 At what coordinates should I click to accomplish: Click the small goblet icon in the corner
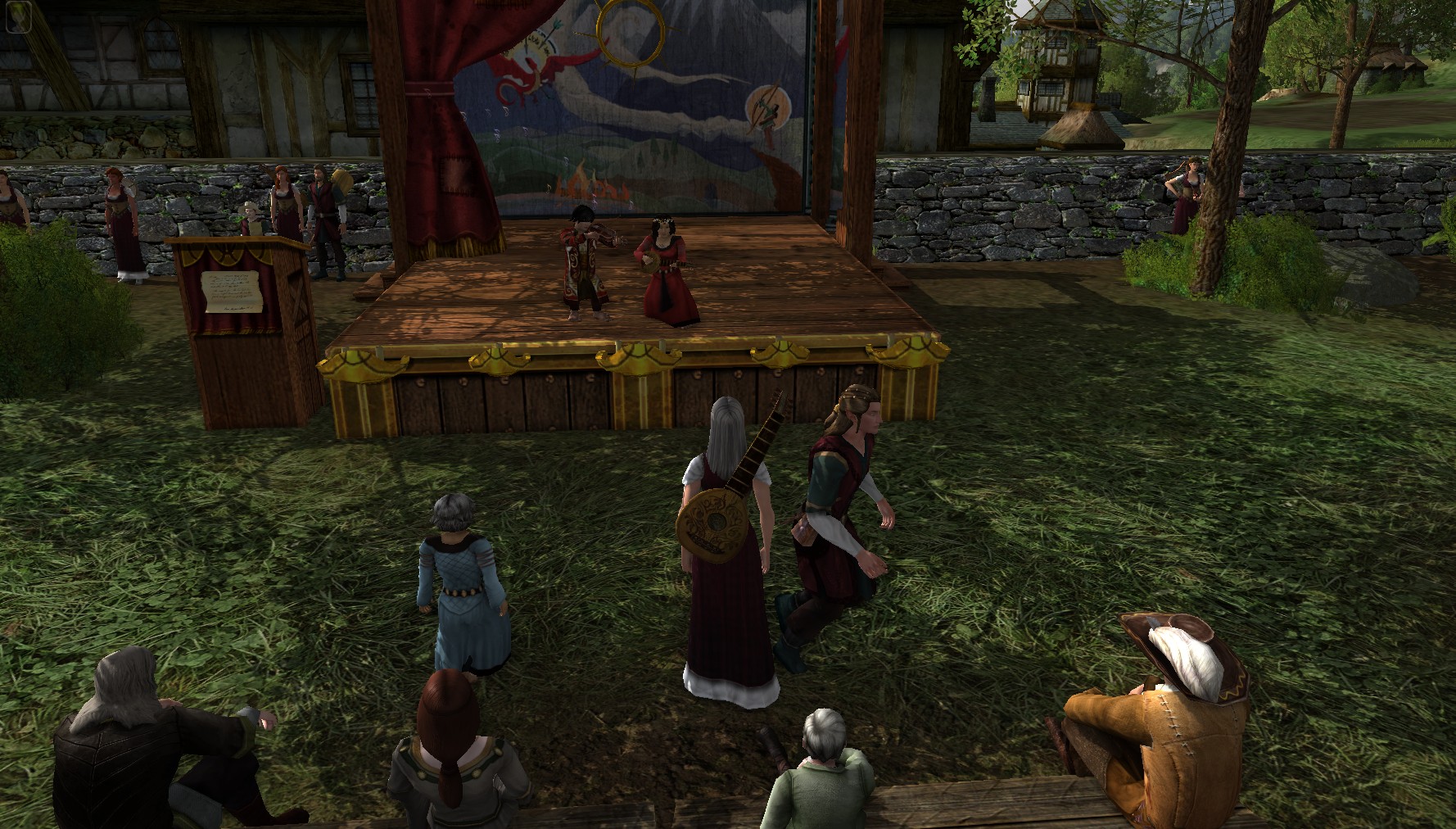point(17,18)
